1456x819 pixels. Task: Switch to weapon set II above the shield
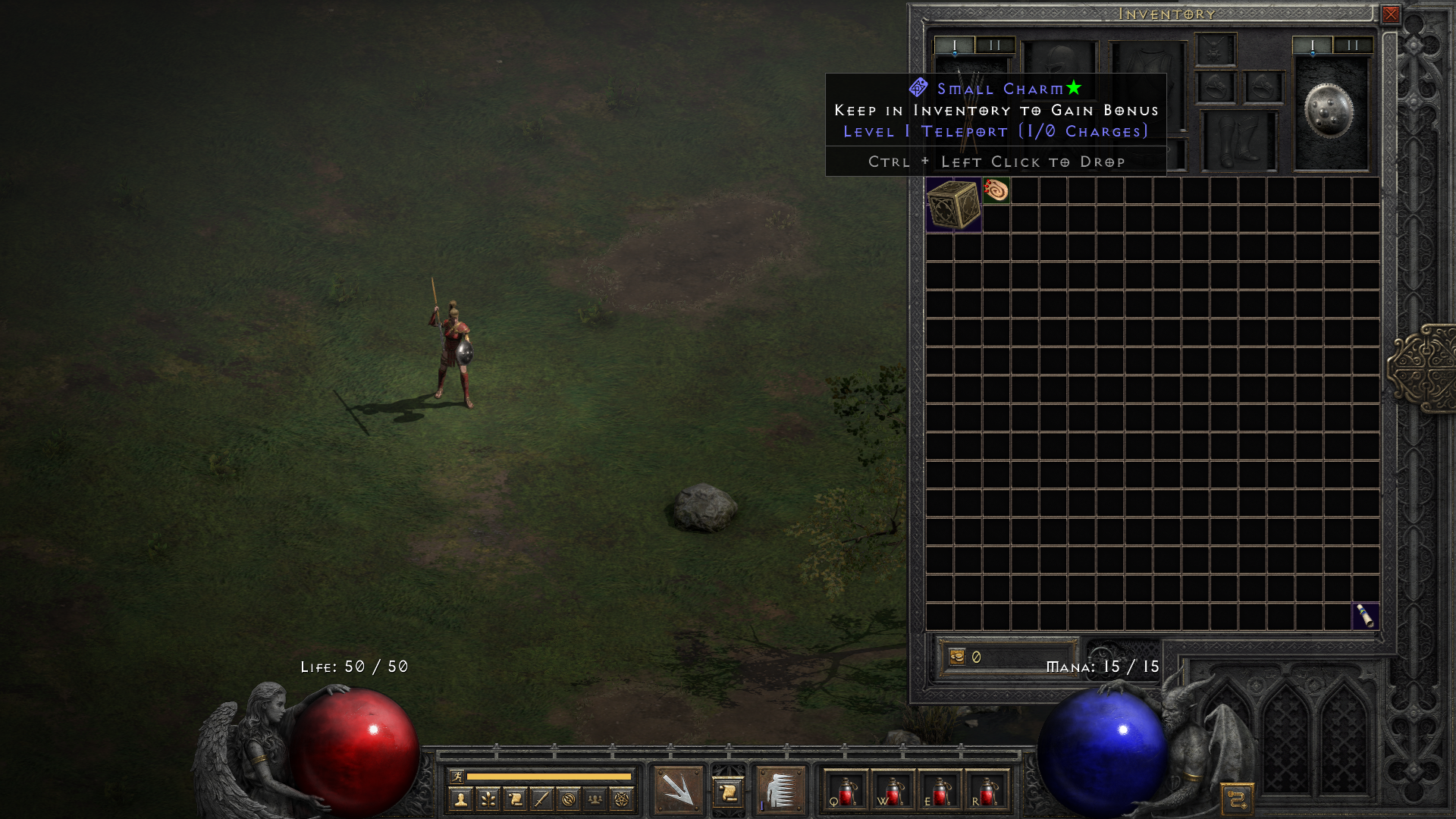(x=1352, y=45)
